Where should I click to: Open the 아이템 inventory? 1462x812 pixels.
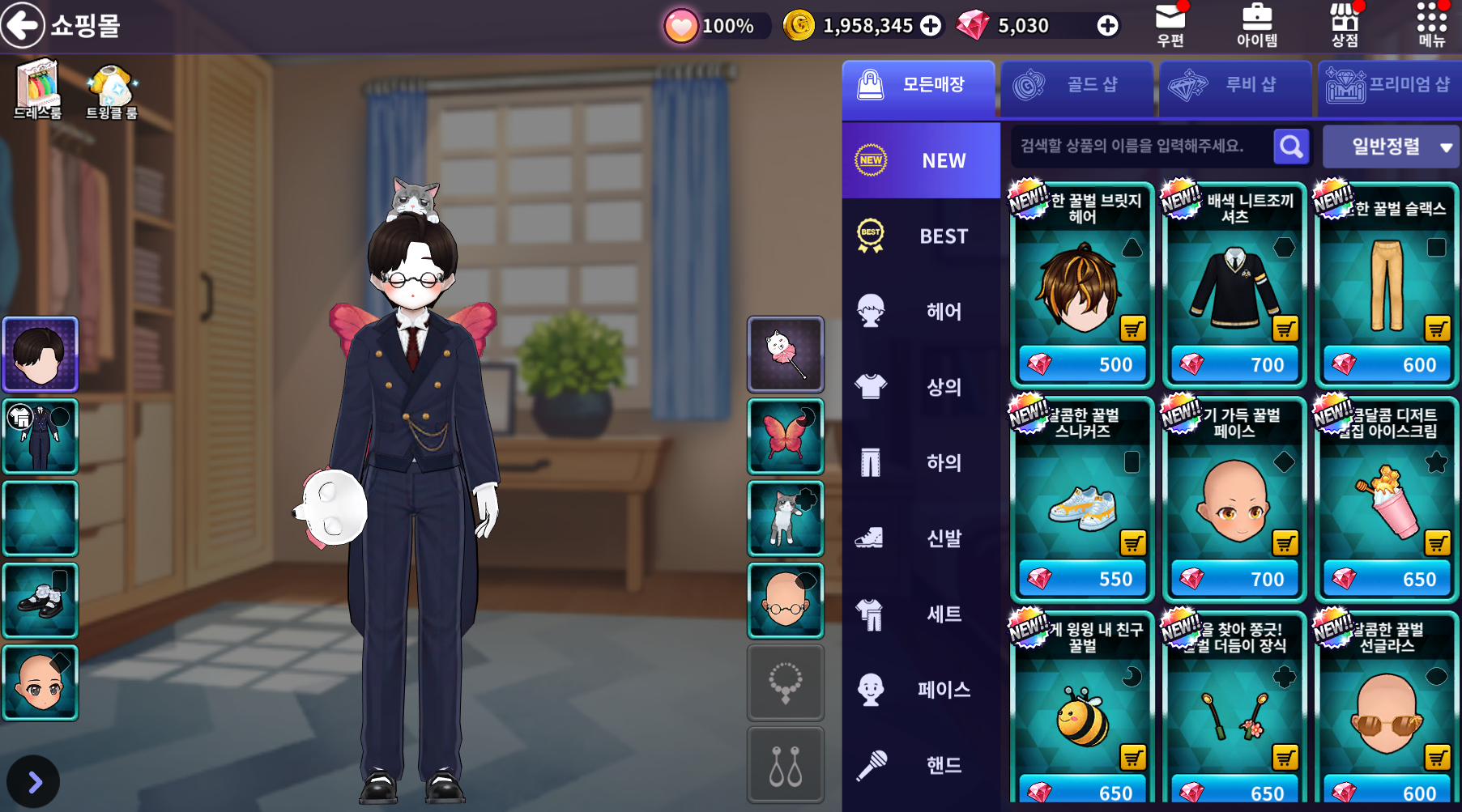1256,25
